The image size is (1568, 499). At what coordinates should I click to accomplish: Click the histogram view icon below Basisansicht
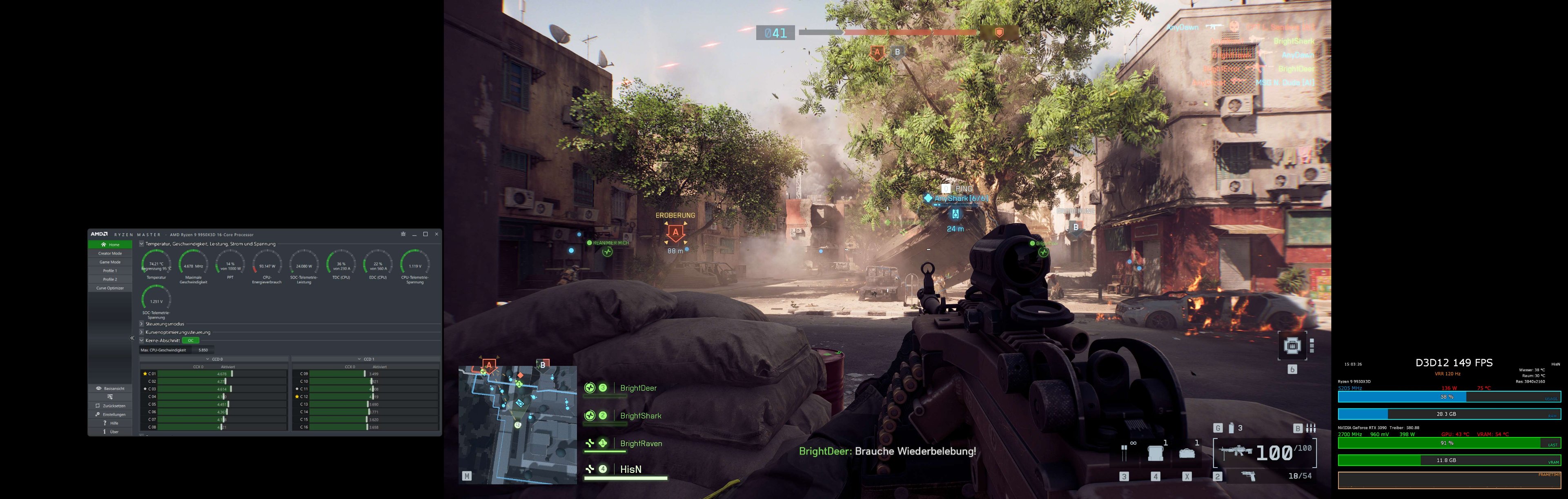[x=110, y=396]
